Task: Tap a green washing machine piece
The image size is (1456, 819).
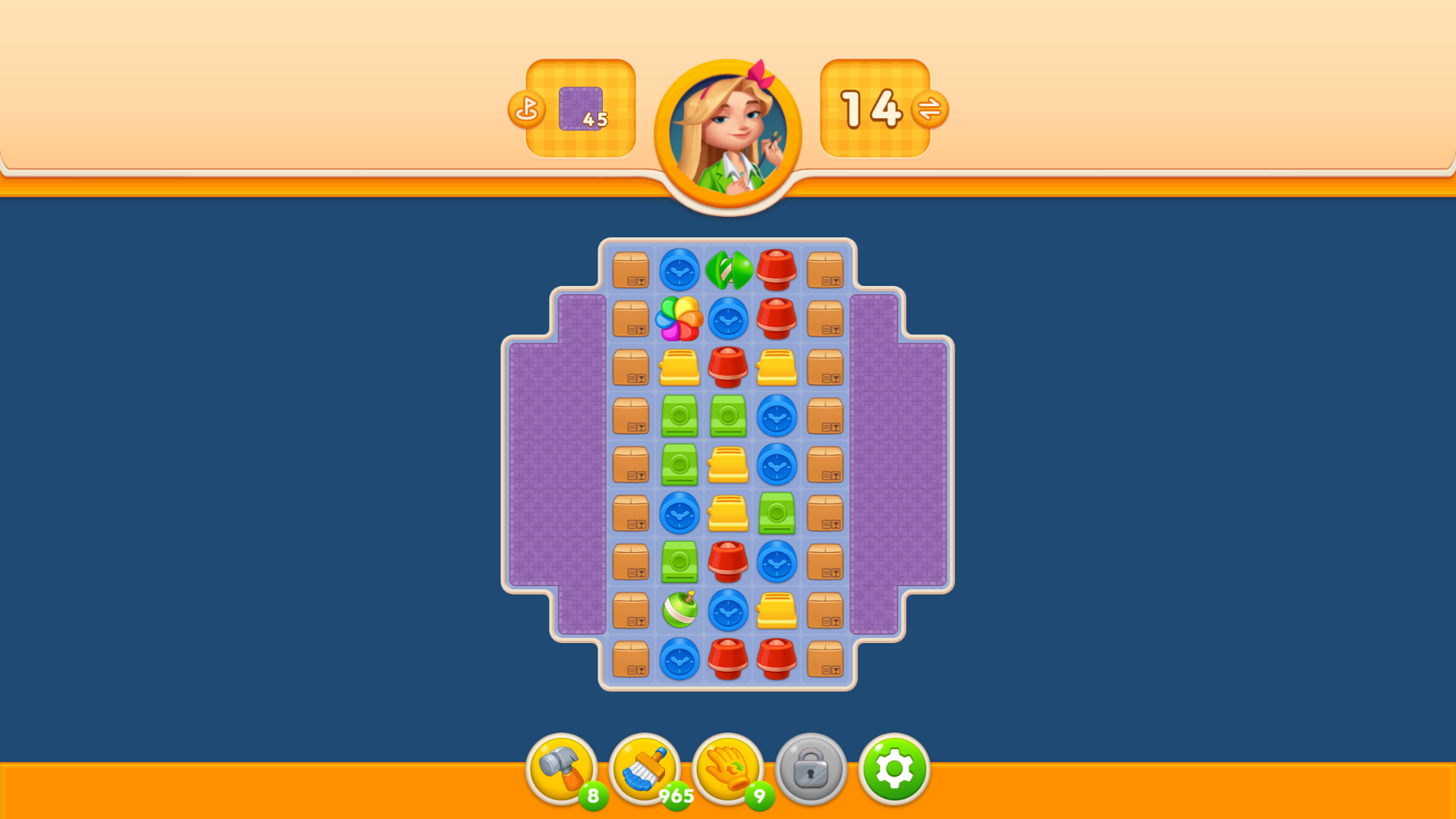Action: point(680,417)
